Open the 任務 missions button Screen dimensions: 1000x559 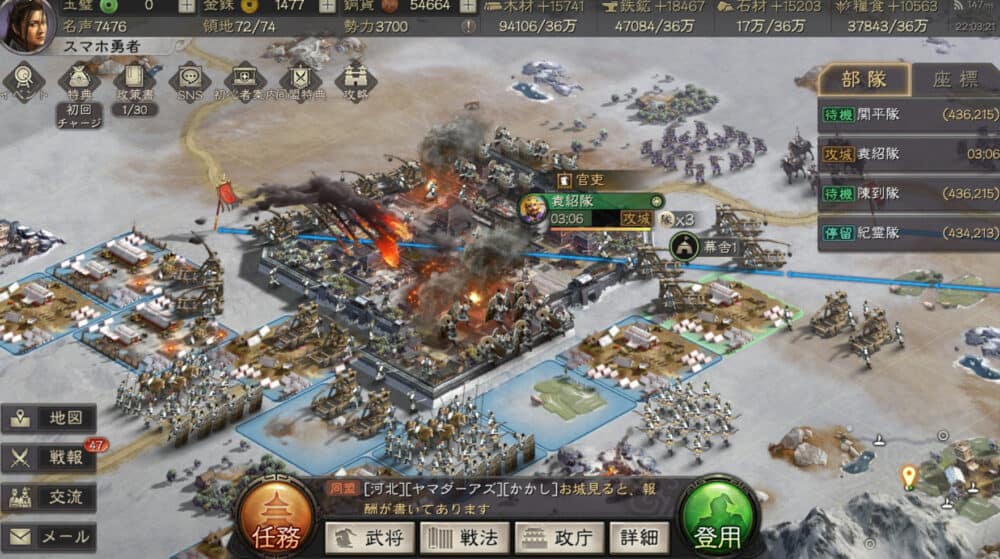(x=274, y=518)
